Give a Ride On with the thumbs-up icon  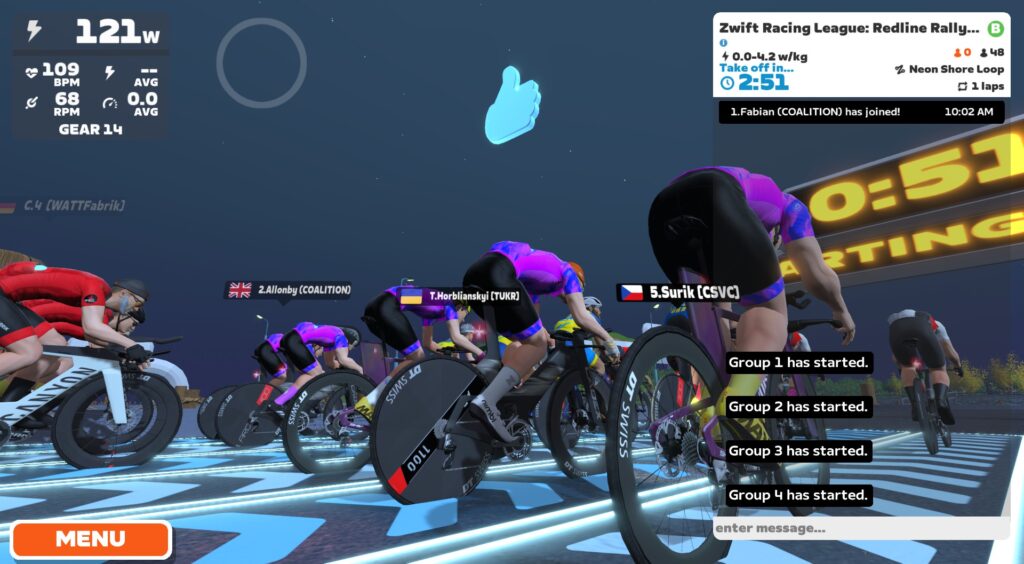pyautogui.click(x=512, y=104)
